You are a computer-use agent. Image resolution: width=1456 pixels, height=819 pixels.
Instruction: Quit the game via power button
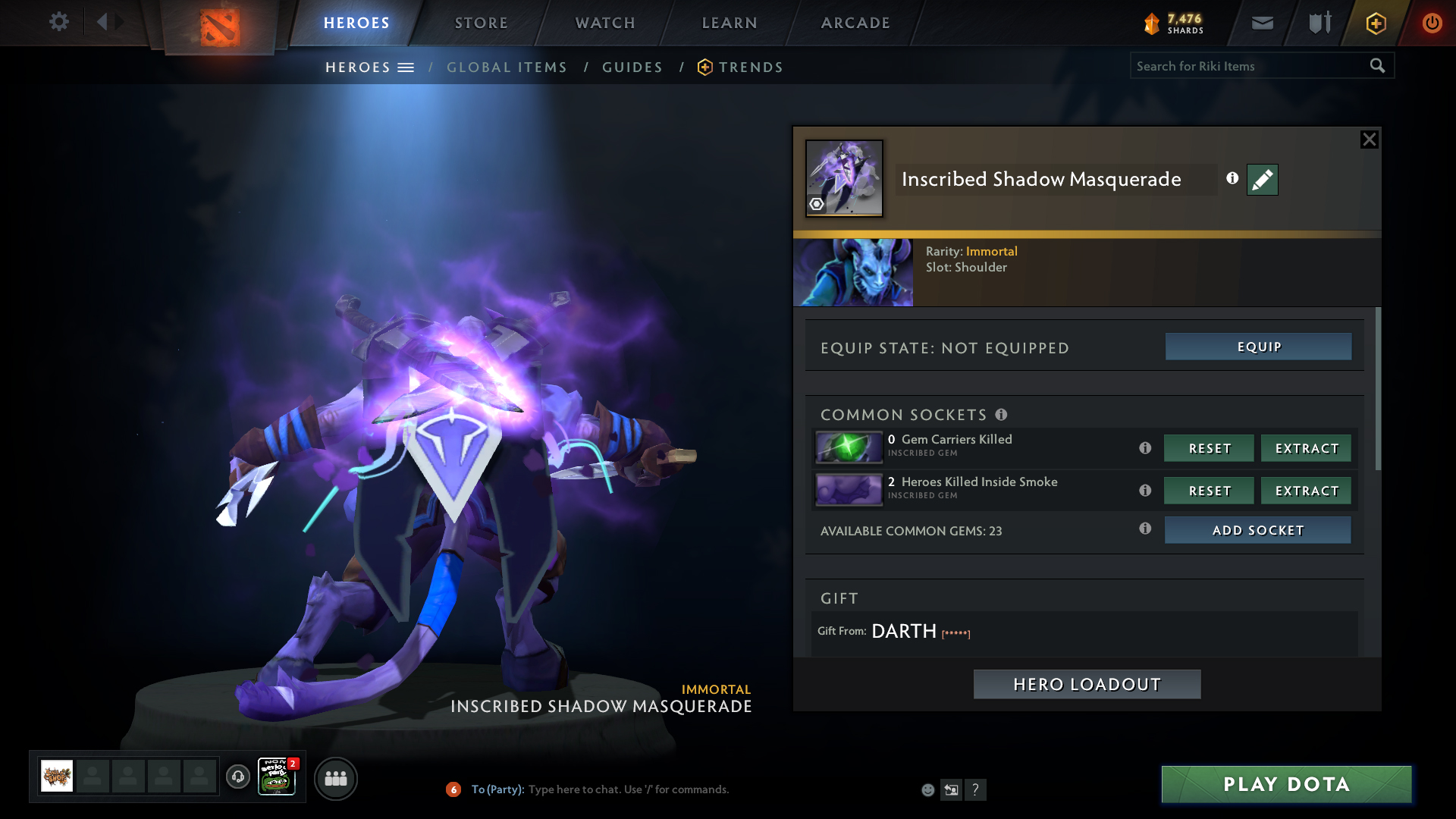(x=1432, y=23)
